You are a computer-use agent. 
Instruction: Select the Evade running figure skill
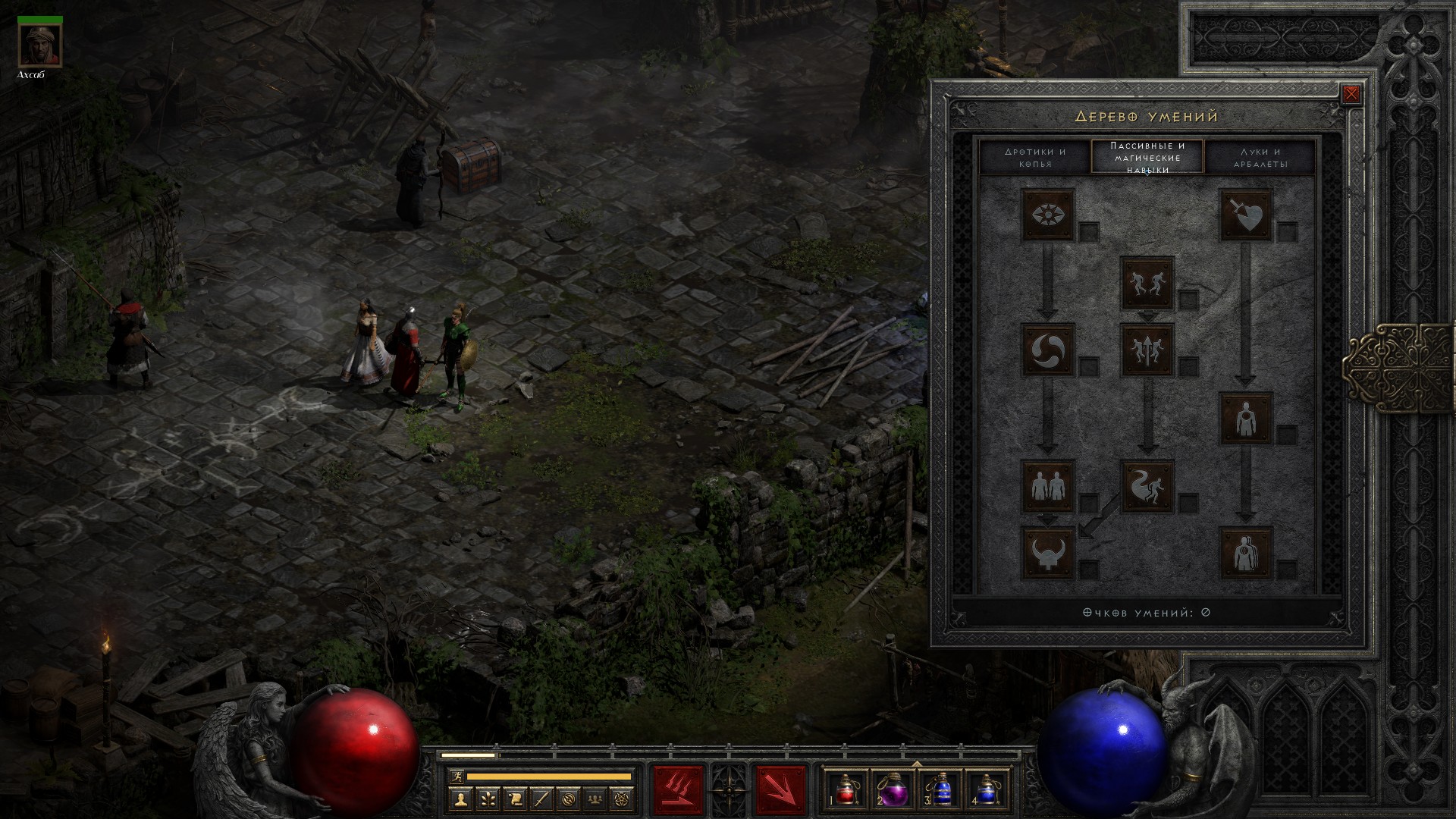click(1147, 485)
